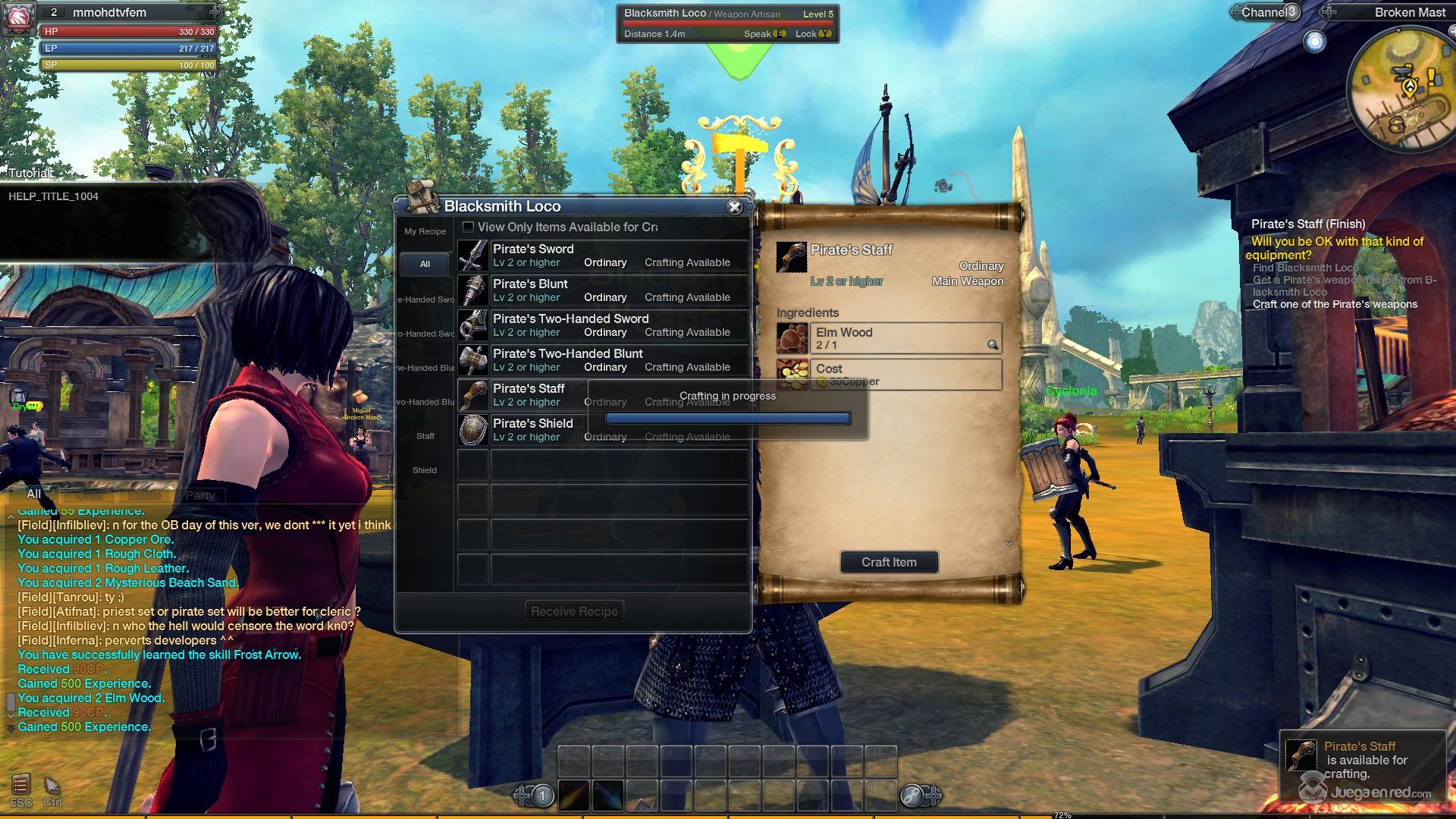Click the Pirate's Shield recipe icon
1456x819 pixels.
(x=472, y=429)
